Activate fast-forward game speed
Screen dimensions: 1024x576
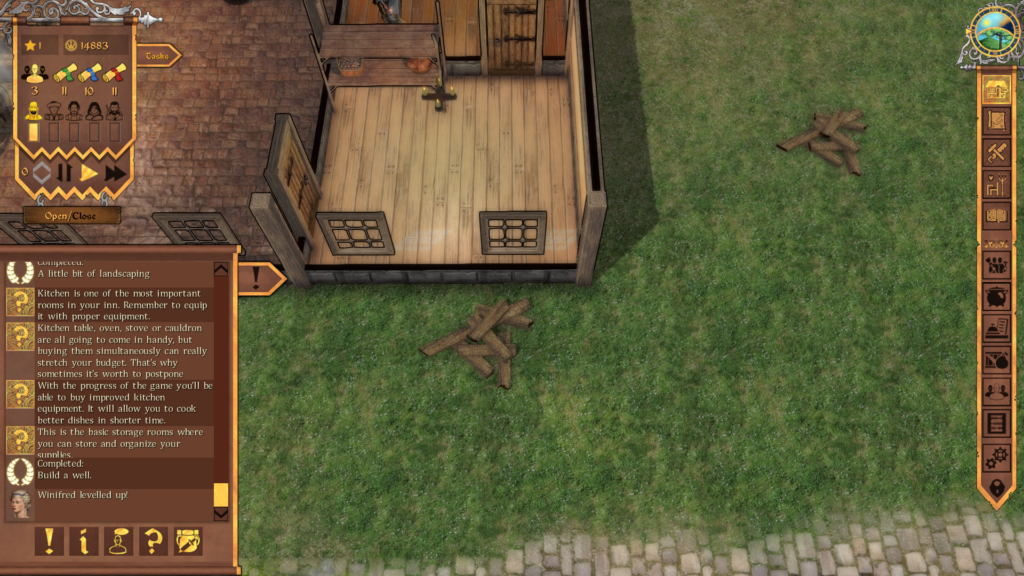tap(115, 172)
